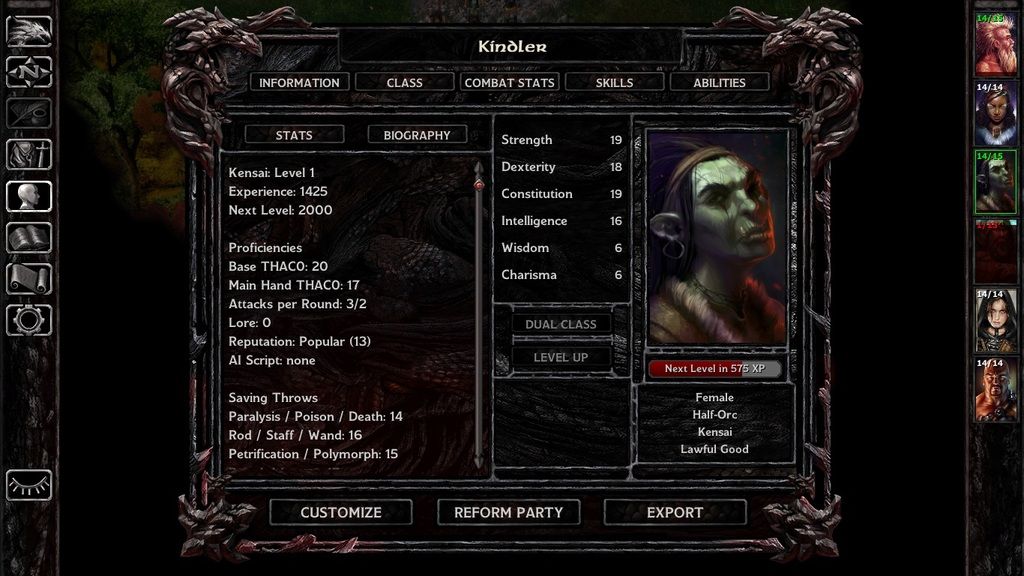
Task: Open the Skills tab
Action: coord(614,83)
